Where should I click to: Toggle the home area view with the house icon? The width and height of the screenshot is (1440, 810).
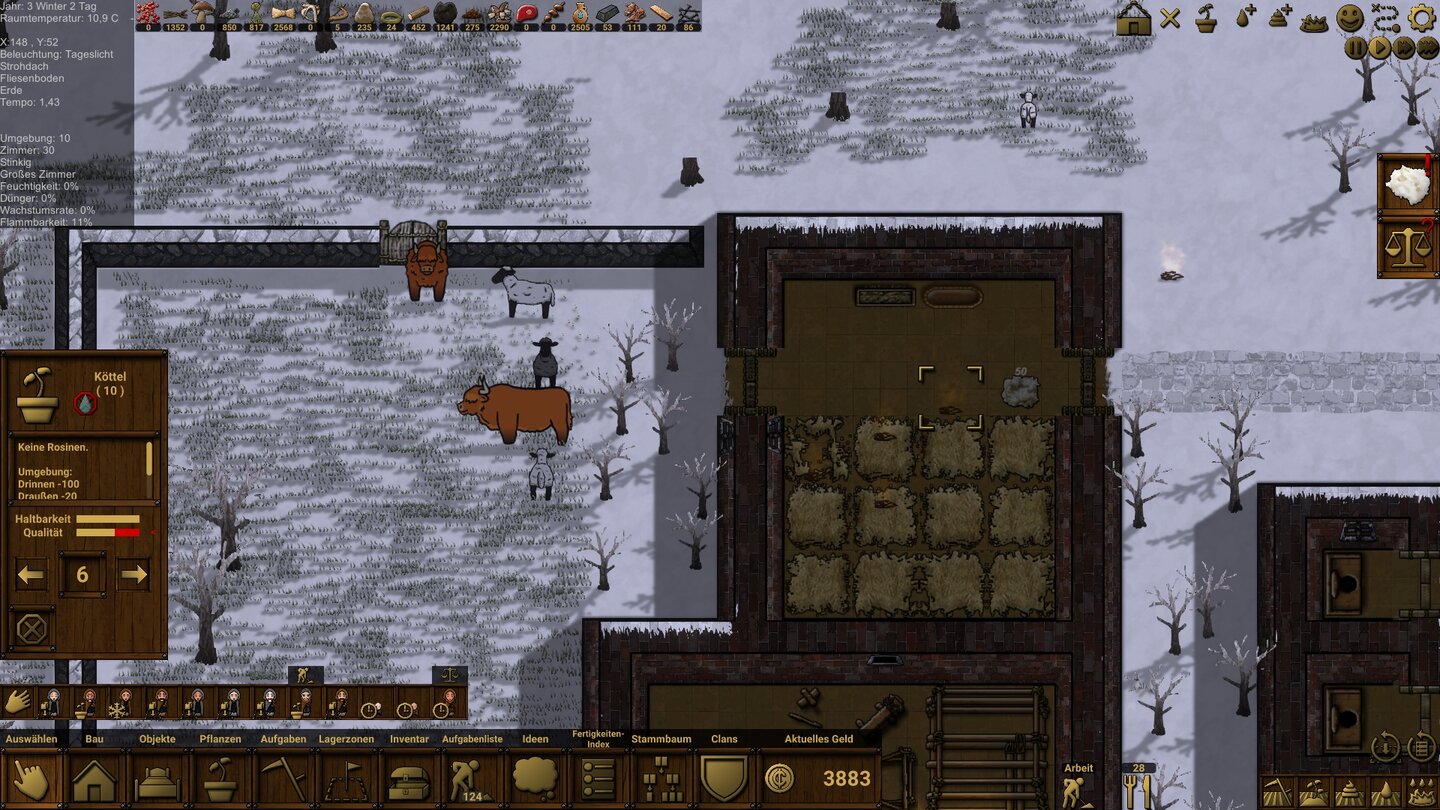(x=1133, y=18)
